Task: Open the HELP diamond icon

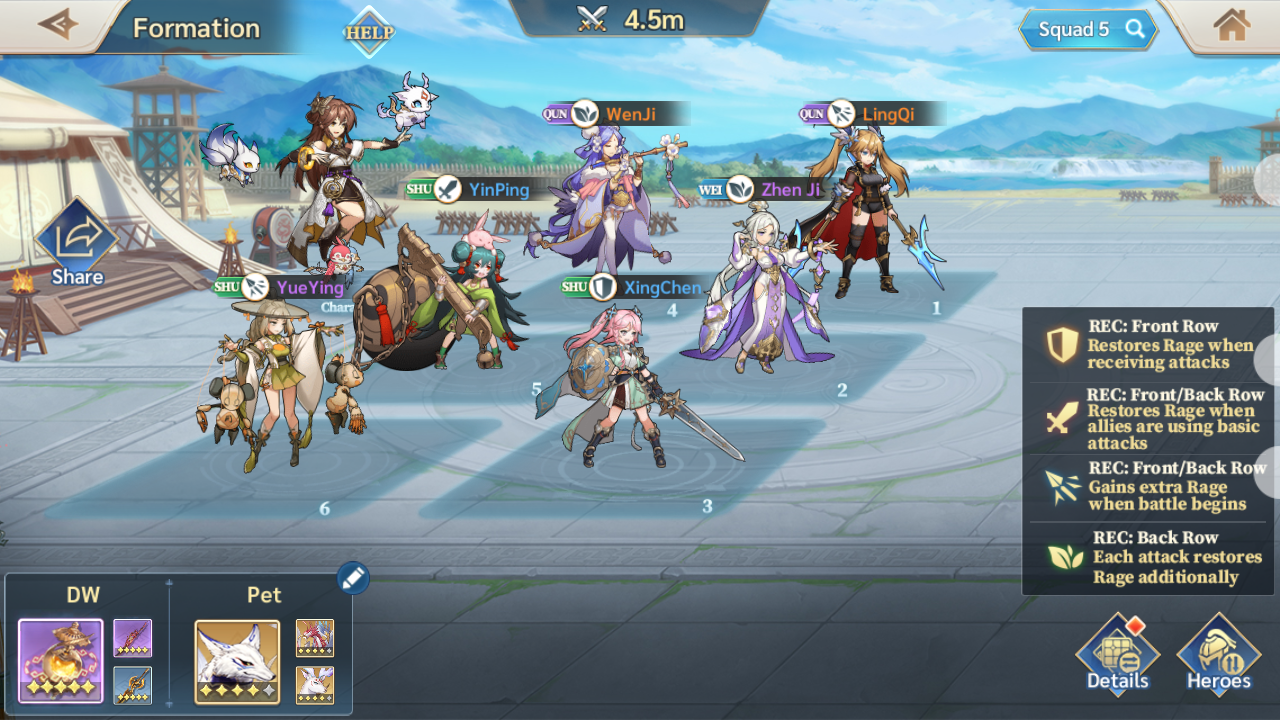Action: (x=369, y=32)
